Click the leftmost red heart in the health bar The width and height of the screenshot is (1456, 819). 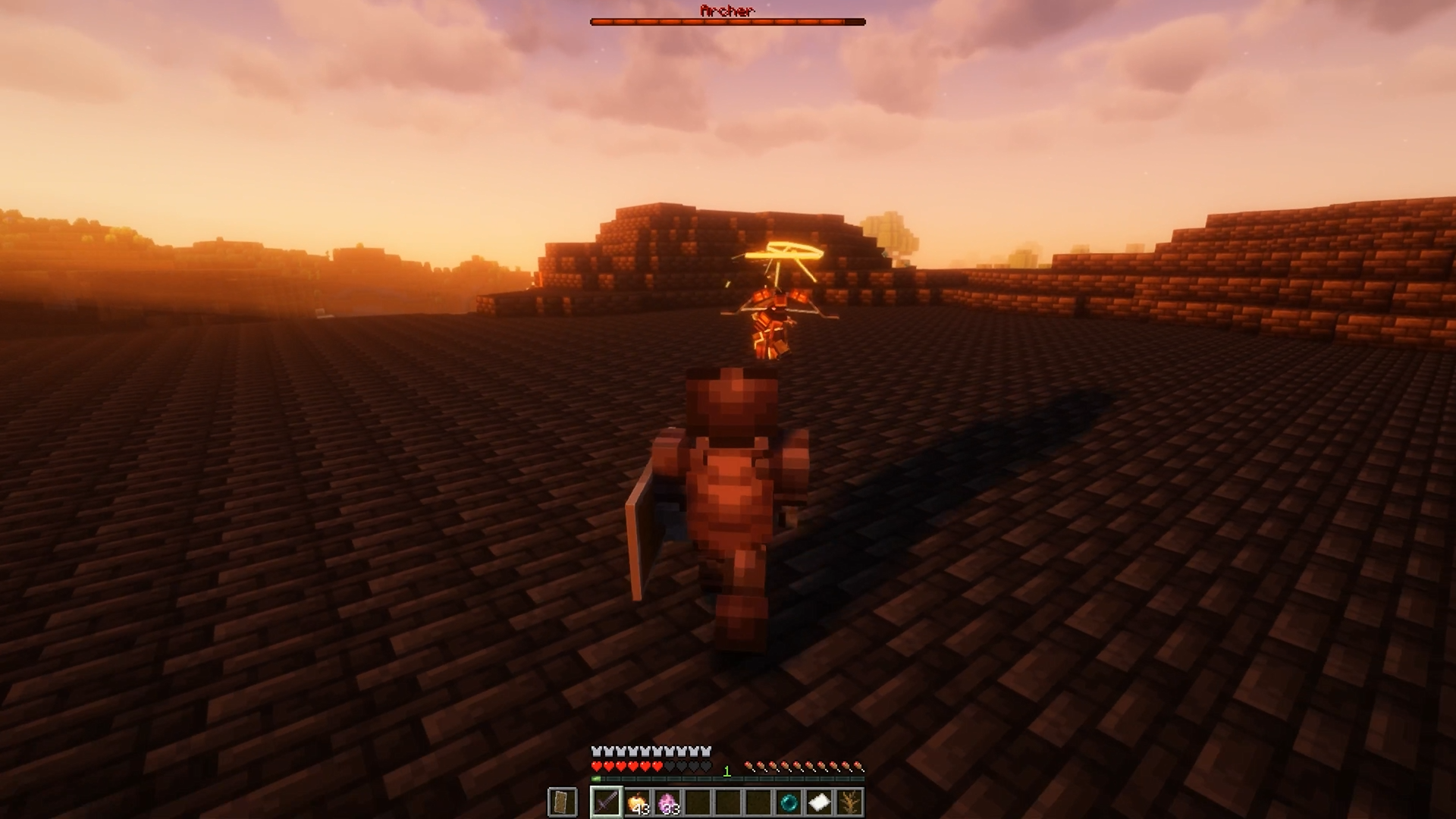coord(597,767)
